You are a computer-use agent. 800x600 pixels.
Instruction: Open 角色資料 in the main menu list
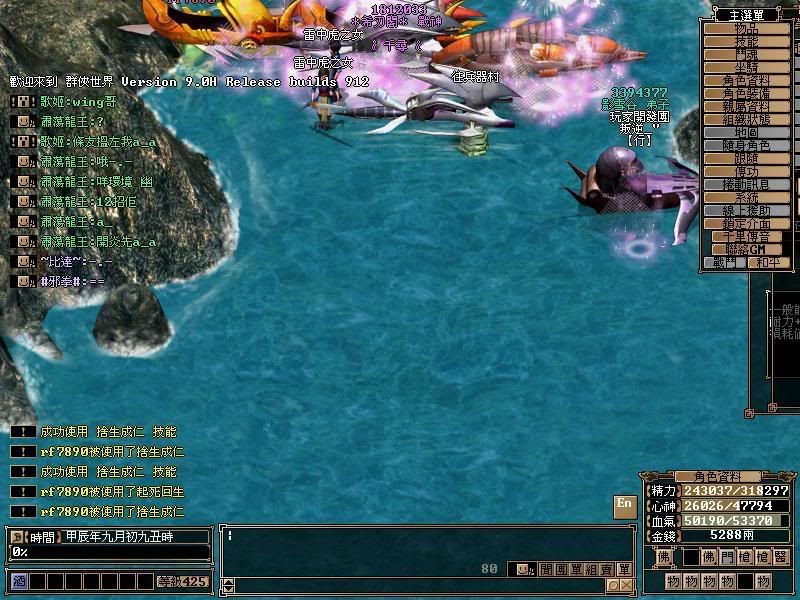click(x=746, y=81)
